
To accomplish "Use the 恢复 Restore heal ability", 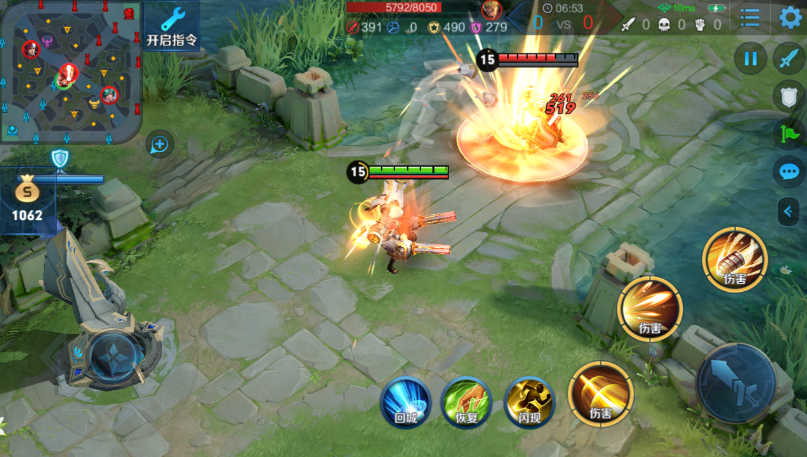I will pyautogui.click(x=466, y=402).
